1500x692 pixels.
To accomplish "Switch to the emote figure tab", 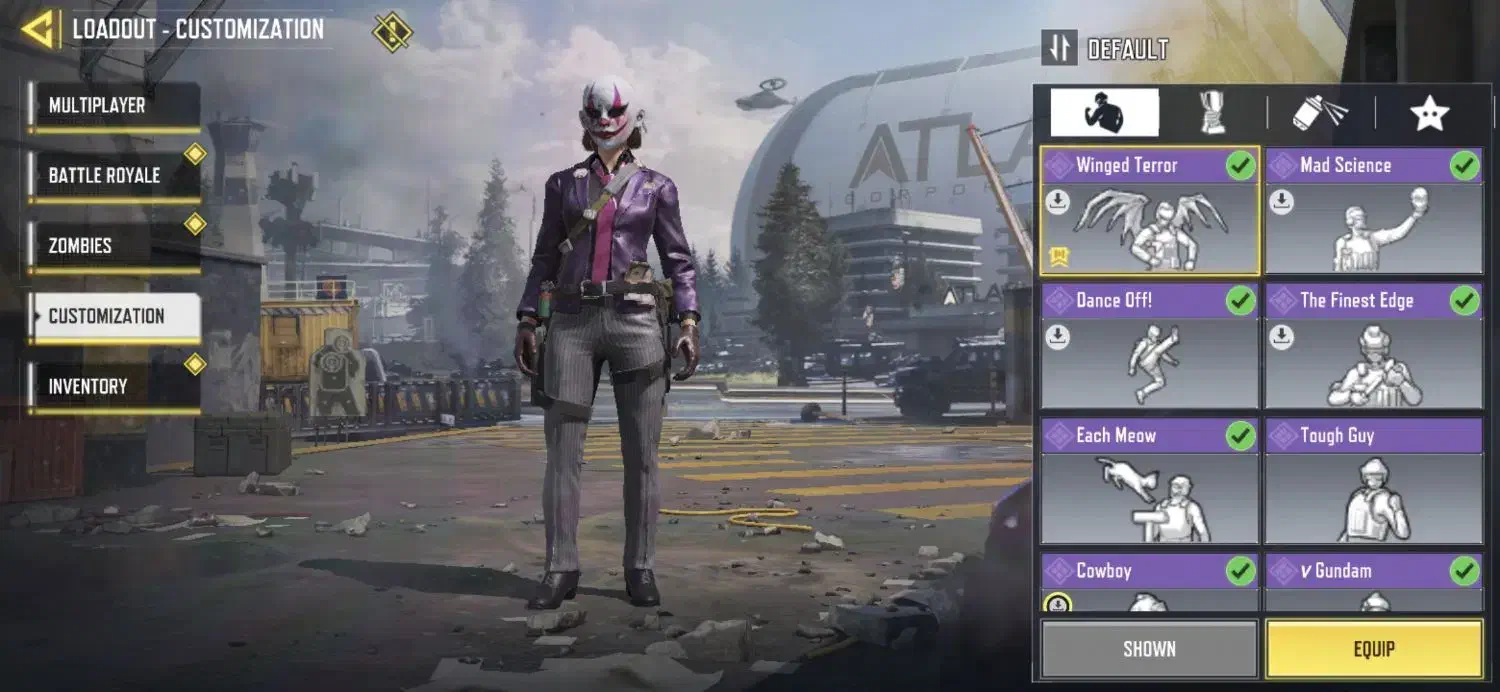I will (x=1104, y=113).
